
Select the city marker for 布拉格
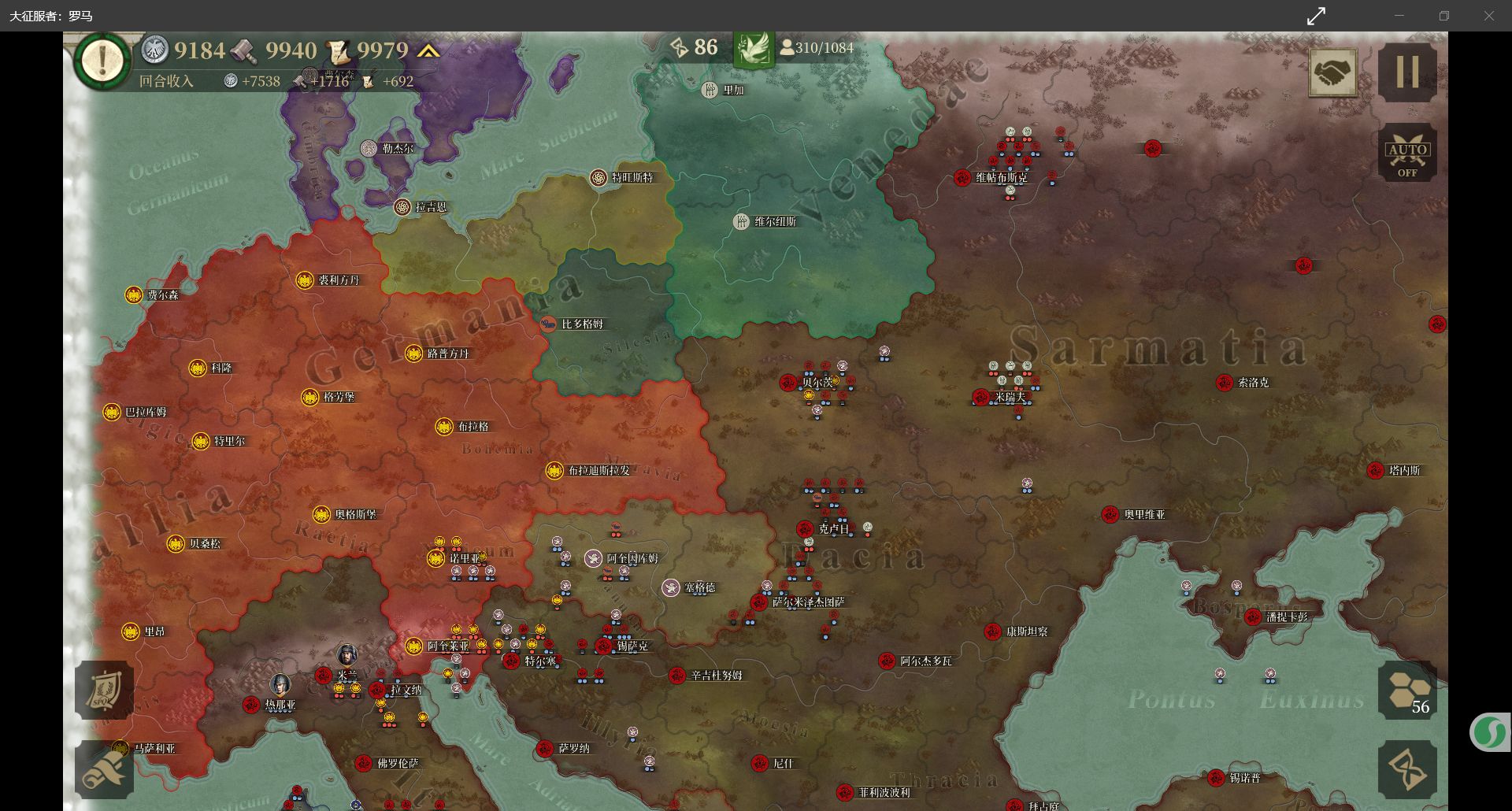click(444, 427)
